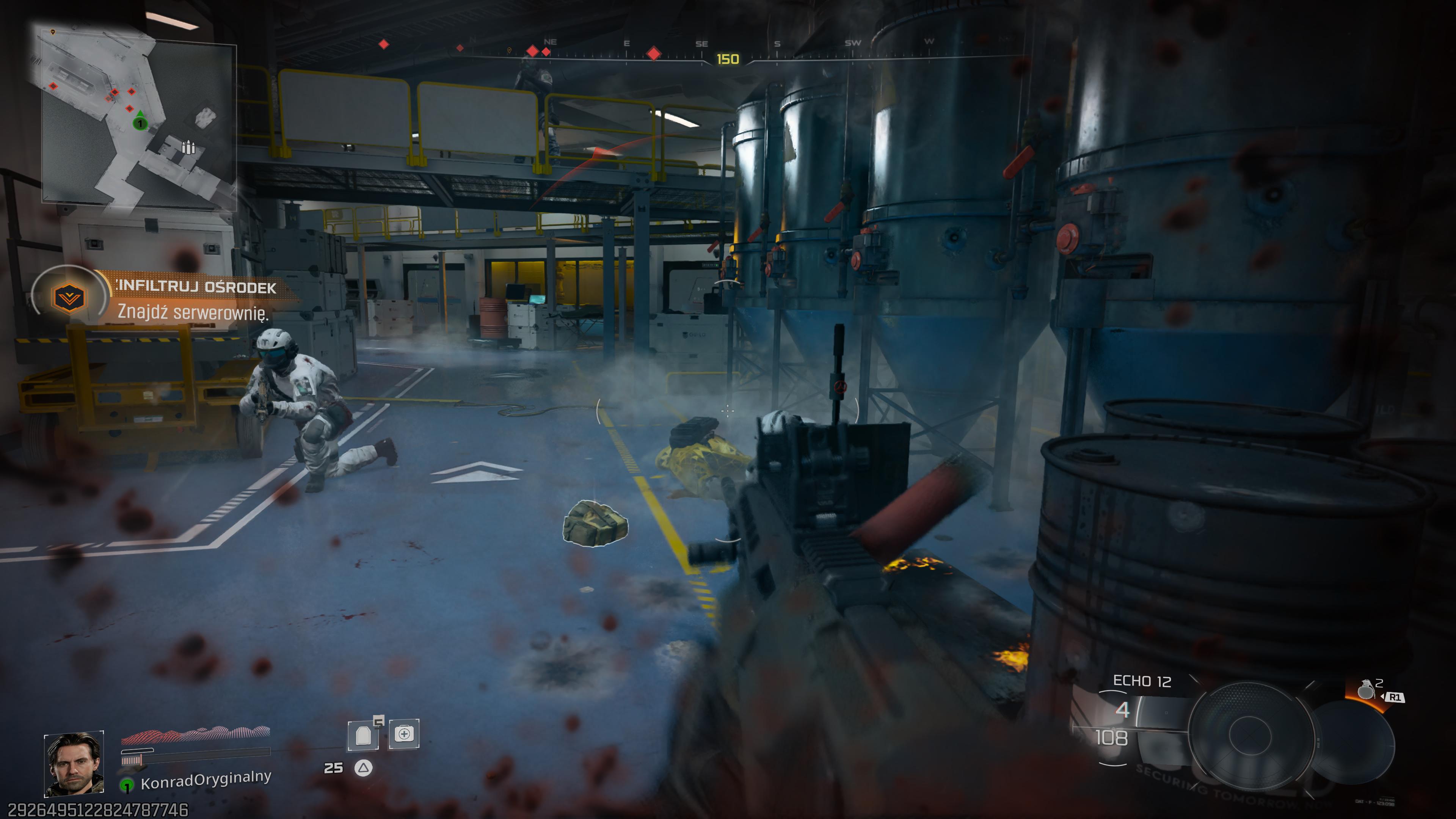Click the compass heading bar showing 150
This screenshot has width=1456, height=819.
coord(728,59)
